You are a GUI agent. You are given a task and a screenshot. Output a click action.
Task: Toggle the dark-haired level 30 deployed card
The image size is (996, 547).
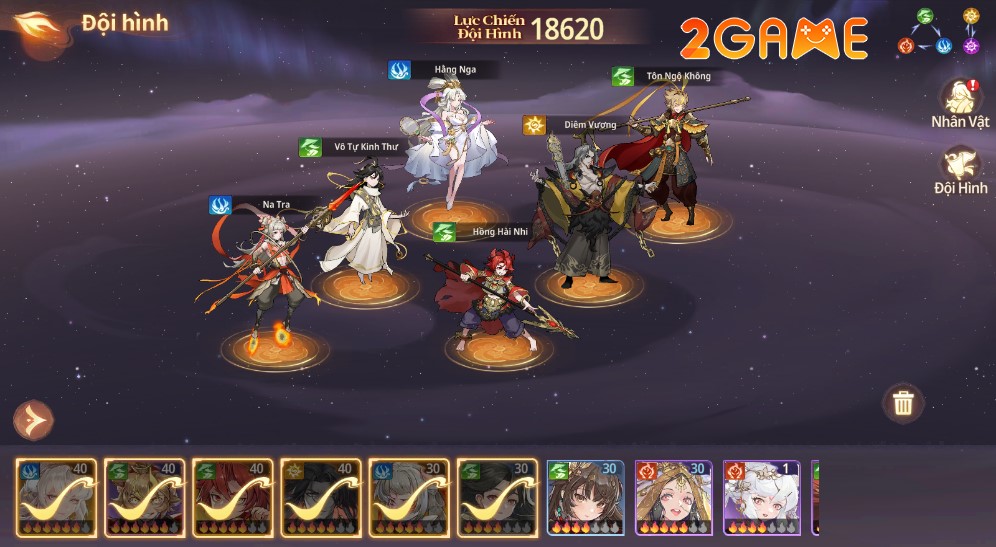click(497, 497)
